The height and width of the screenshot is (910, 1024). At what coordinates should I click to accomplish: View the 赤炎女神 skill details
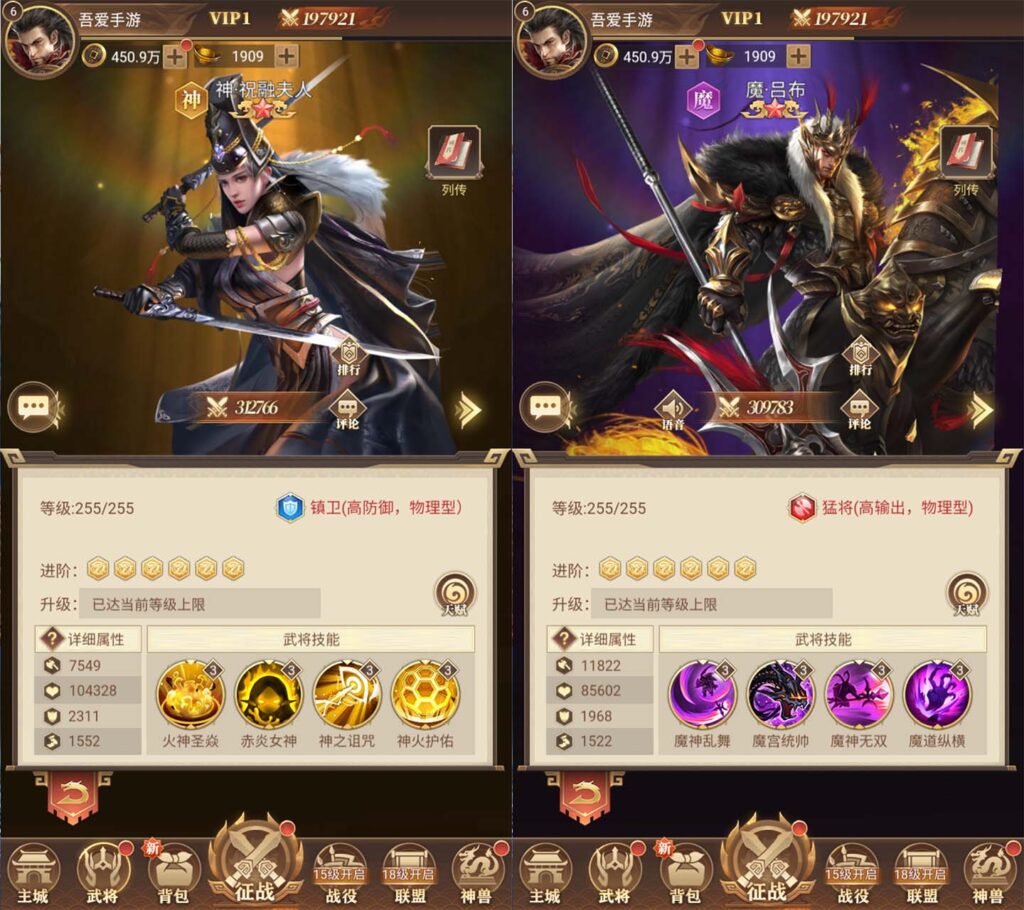[269, 694]
